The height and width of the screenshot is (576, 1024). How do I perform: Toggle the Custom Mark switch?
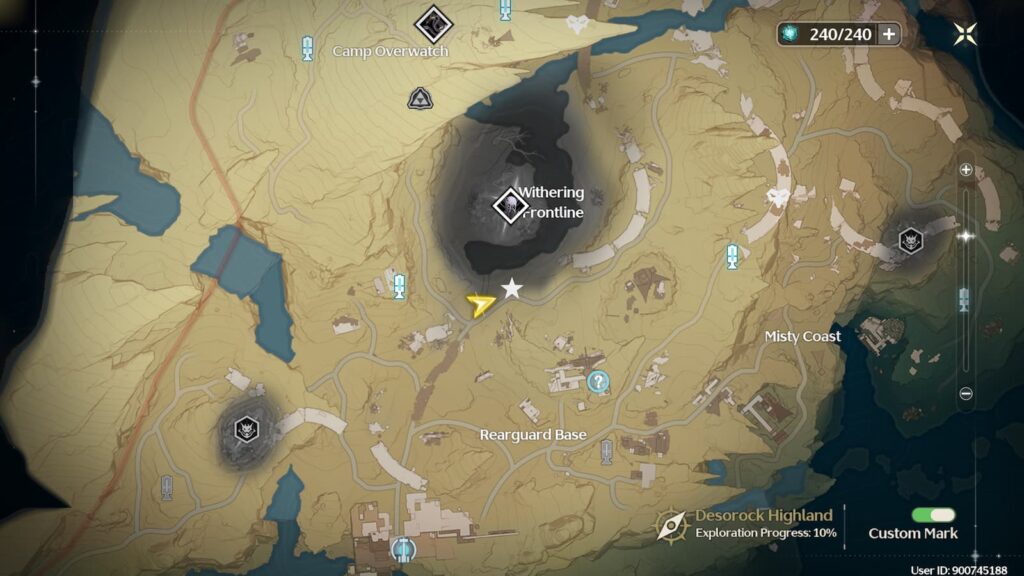(x=933, y=515)
